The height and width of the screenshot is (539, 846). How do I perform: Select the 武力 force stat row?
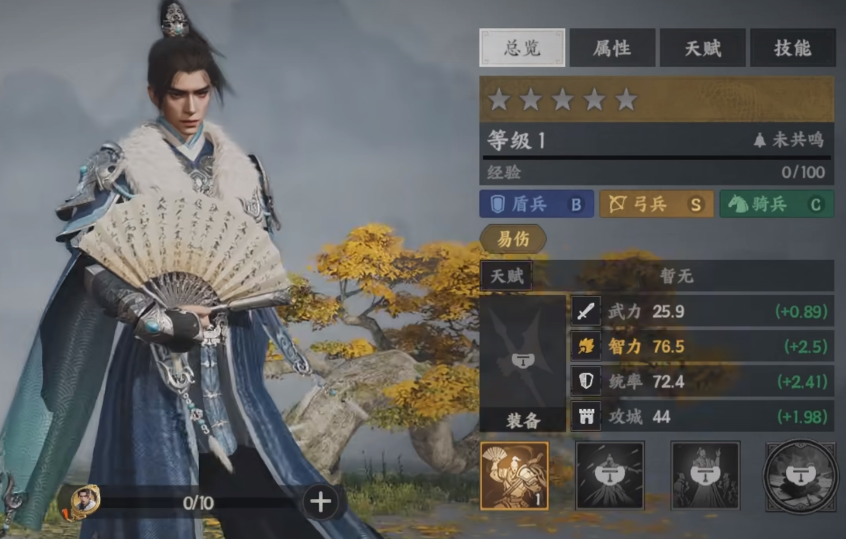point(702,311)
